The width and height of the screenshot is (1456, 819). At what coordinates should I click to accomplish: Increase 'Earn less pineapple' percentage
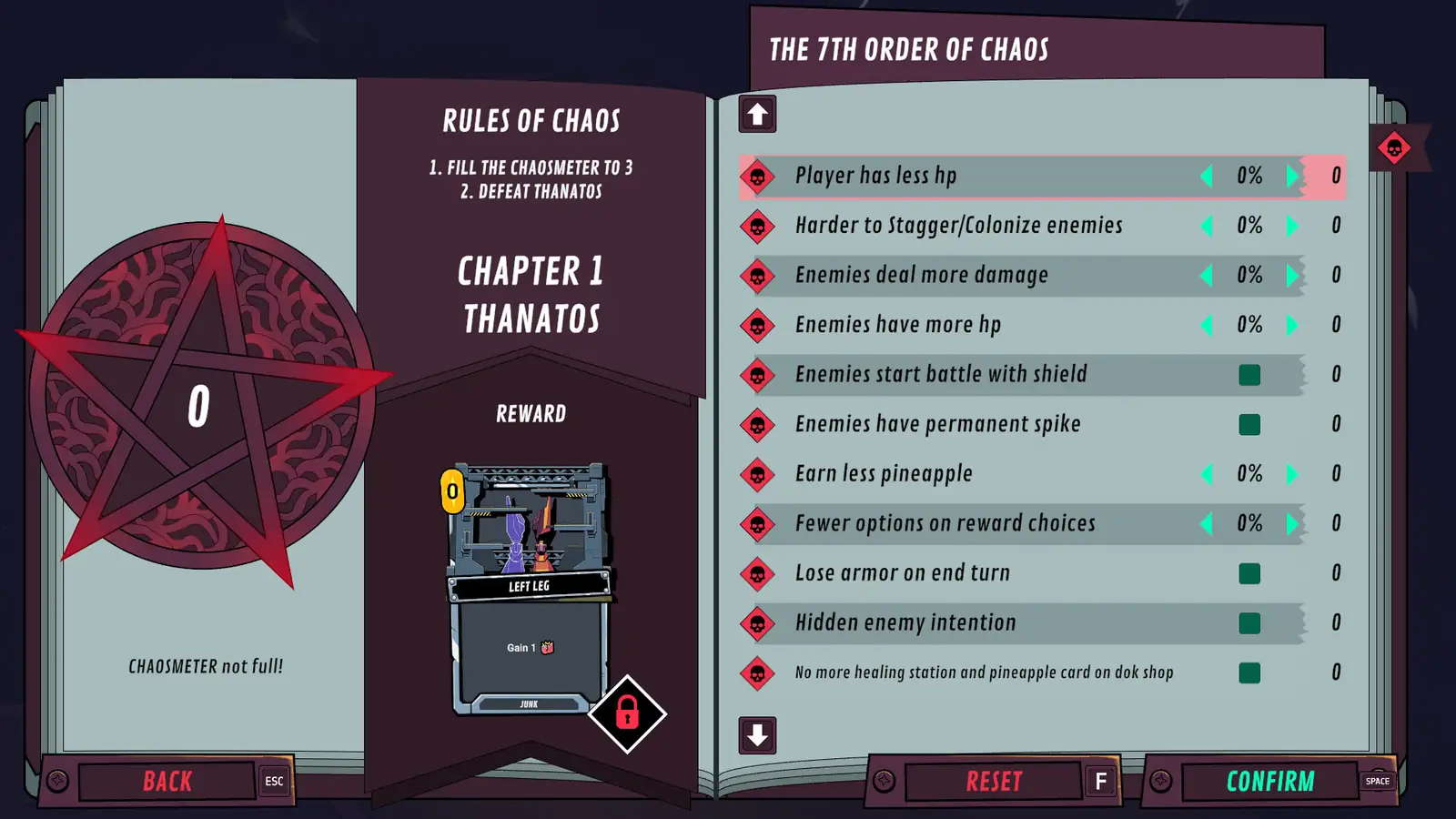point(1292,474)
